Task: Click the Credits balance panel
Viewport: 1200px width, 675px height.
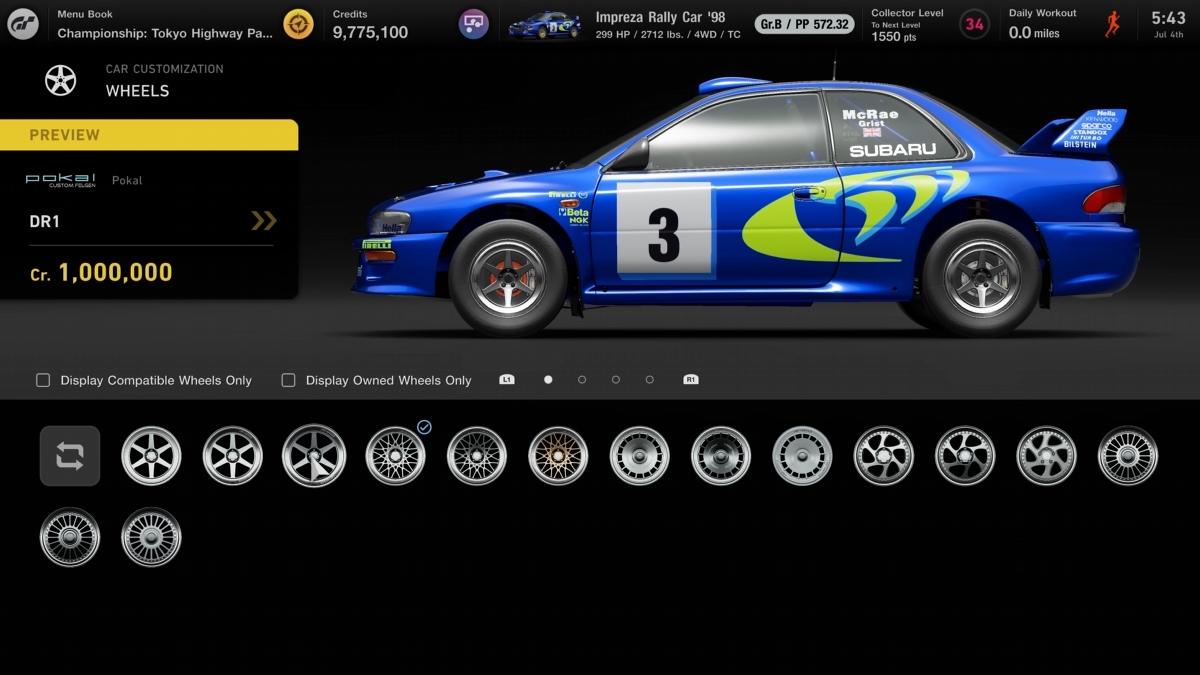Action: click(370, 24)
